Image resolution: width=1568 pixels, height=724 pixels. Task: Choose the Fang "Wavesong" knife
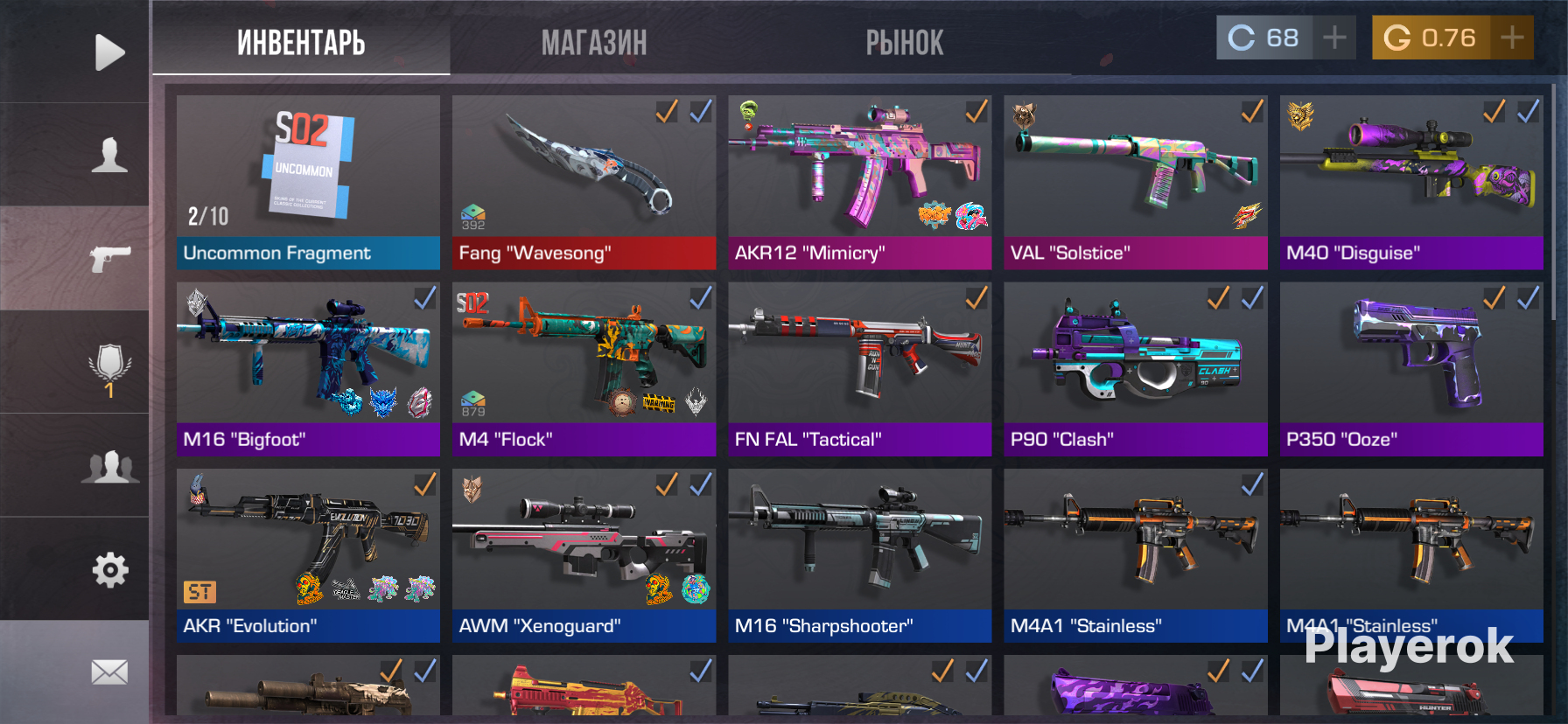pos(584,182)
